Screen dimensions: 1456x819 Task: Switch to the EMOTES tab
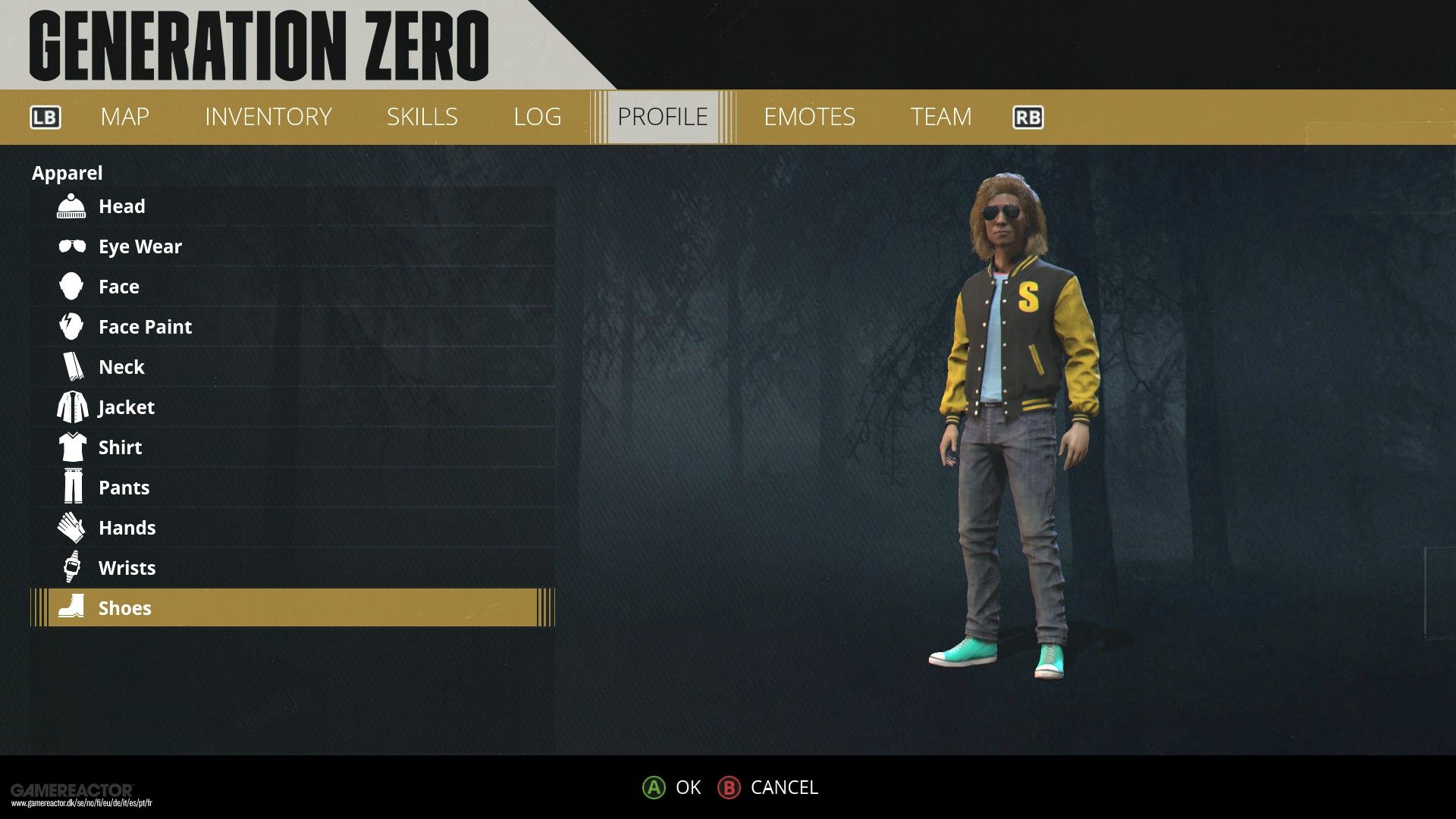810,117
